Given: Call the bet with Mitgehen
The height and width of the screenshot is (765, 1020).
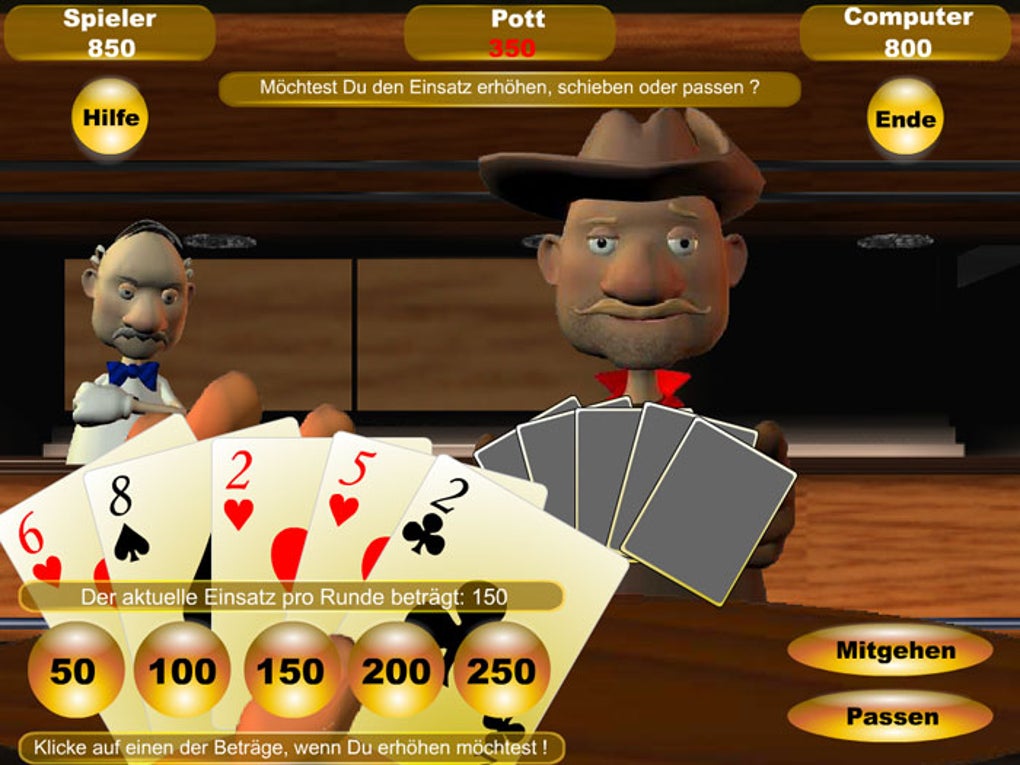Looking at the screenshot, I should click(x=895, y=651).
